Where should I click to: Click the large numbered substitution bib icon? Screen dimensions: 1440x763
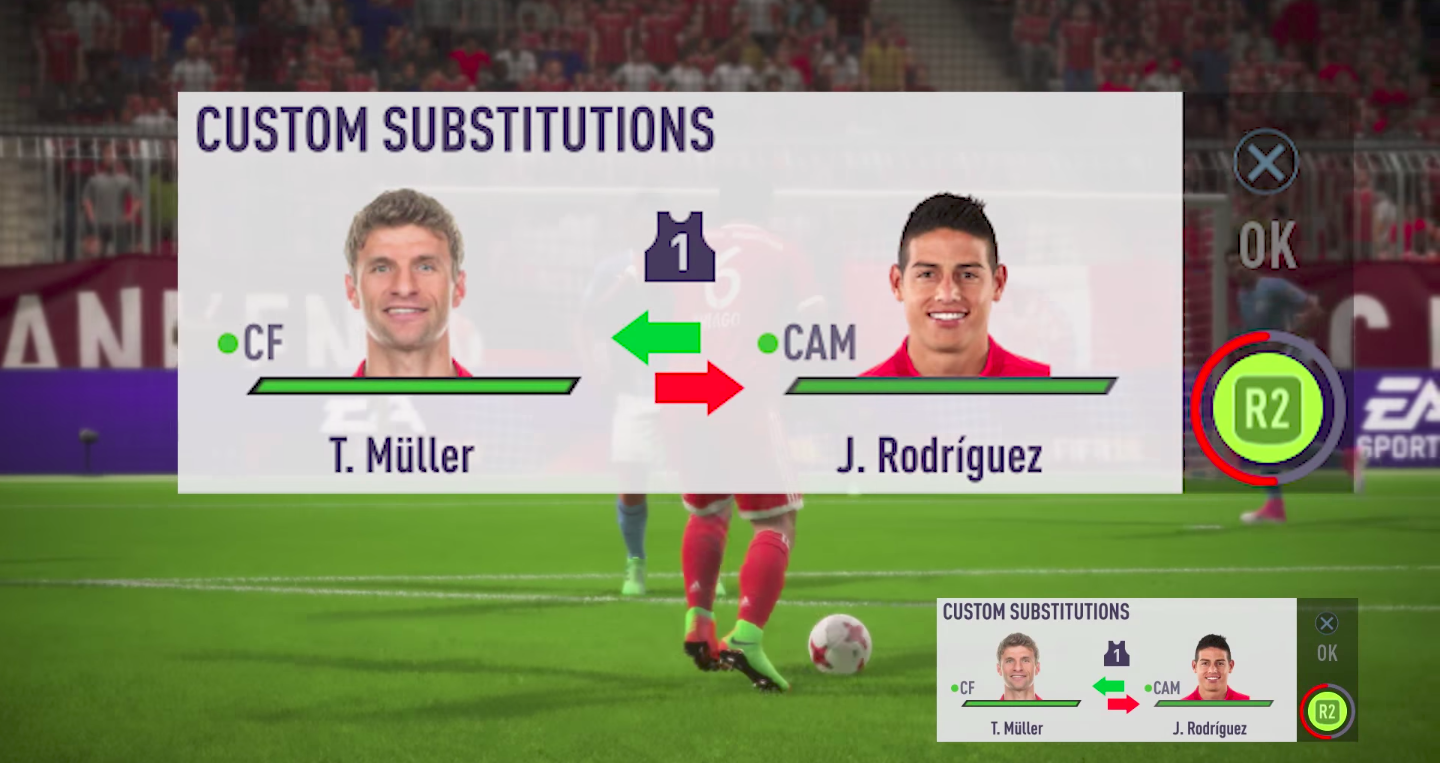(680, 247)
